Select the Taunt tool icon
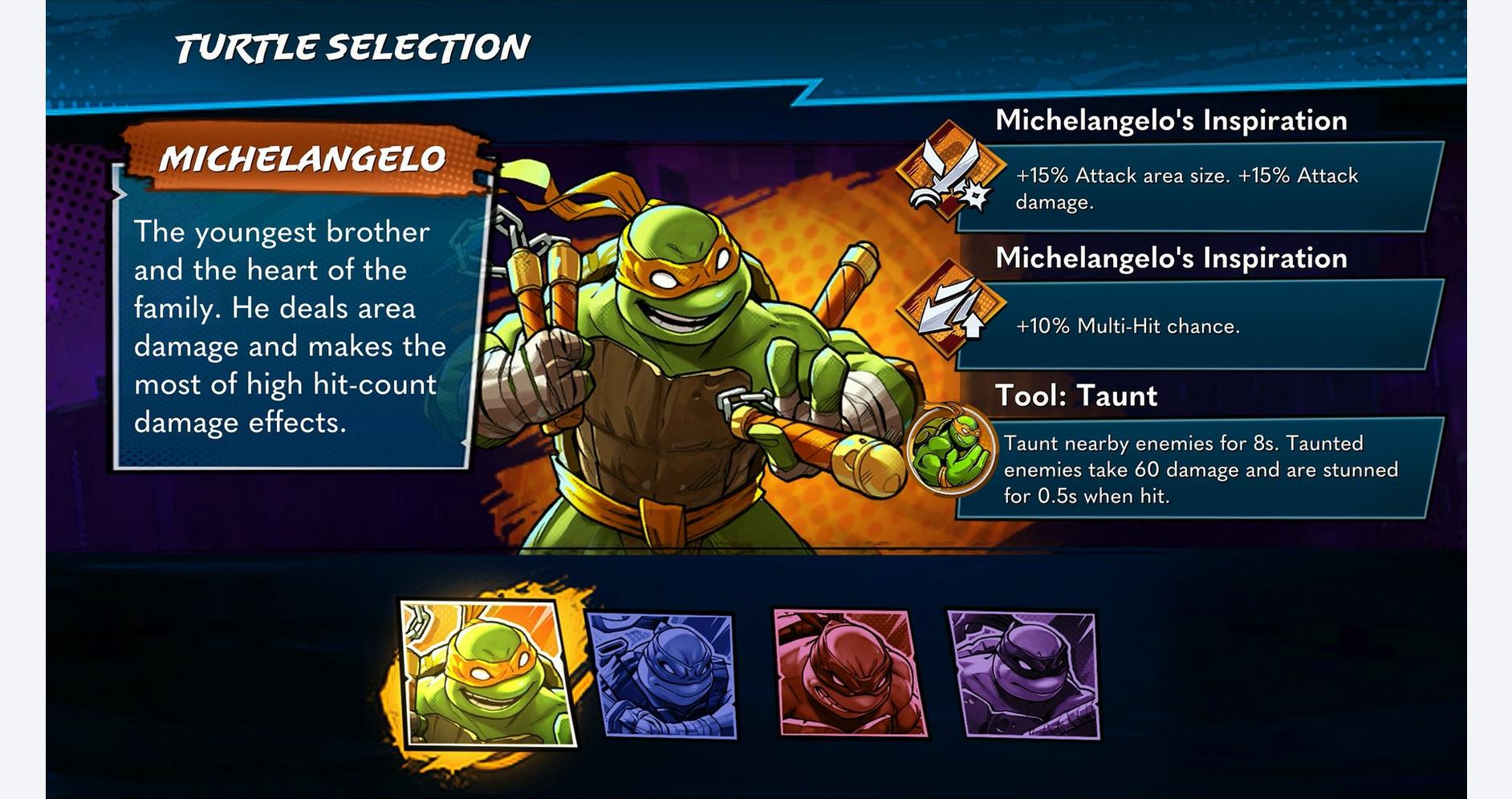This screenshot has width=1512, height=799. pos(950,449)
